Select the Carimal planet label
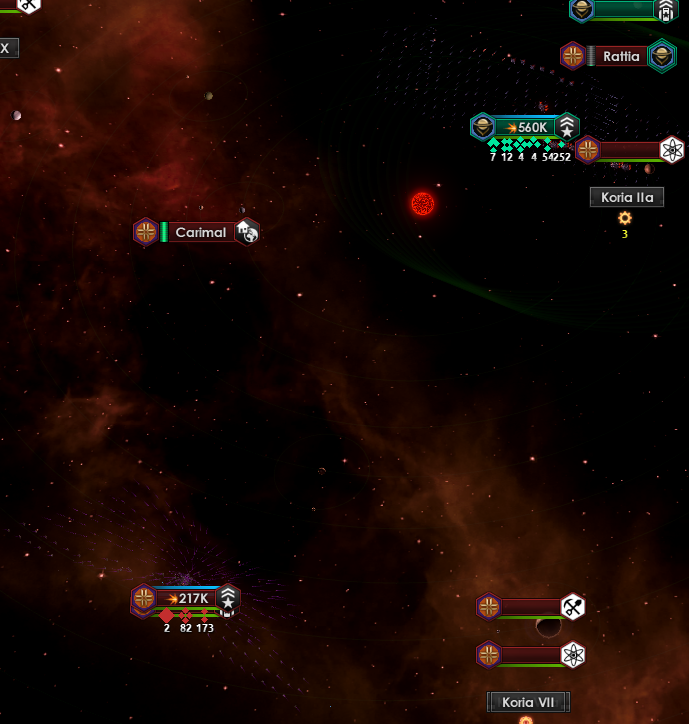The height and width of the screenshot is (724, 689). 200,232
